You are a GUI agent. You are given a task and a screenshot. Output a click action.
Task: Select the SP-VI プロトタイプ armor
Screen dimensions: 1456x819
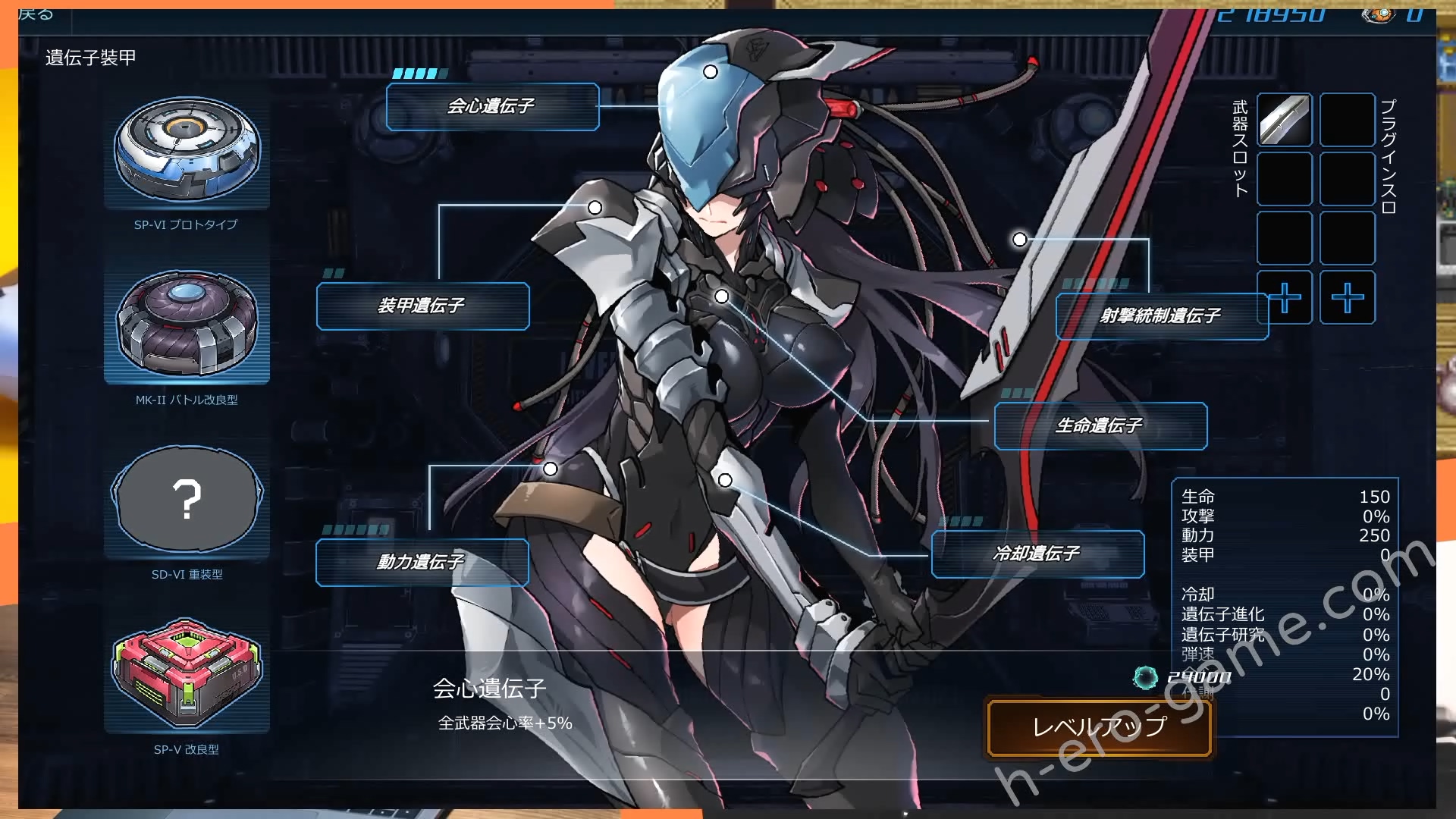(x=187, y=151)
